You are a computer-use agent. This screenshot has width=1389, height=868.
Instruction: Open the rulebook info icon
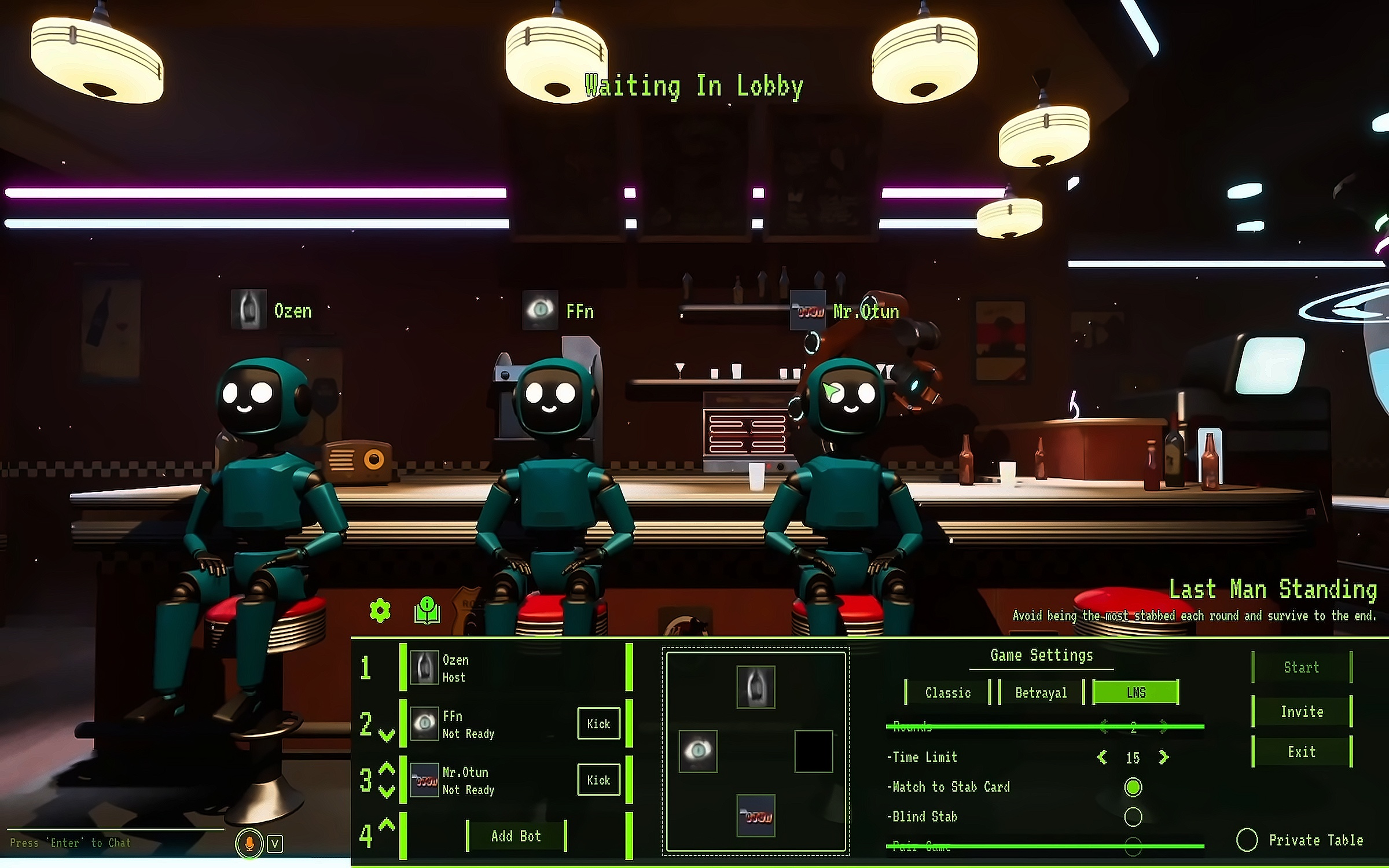(x=427, y=610)
